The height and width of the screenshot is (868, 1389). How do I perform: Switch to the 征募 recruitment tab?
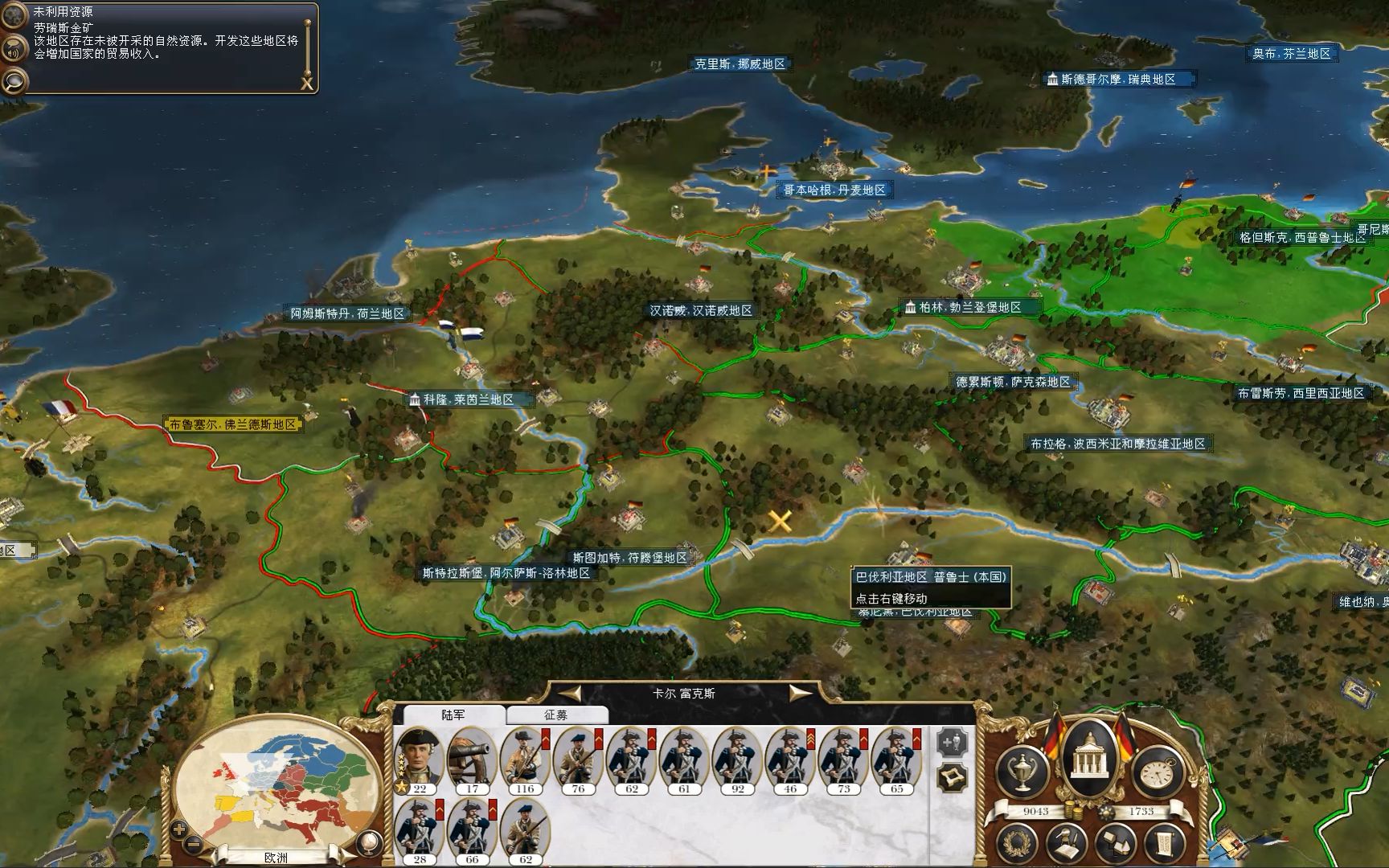pyautogui.click(x=555, y=714)
